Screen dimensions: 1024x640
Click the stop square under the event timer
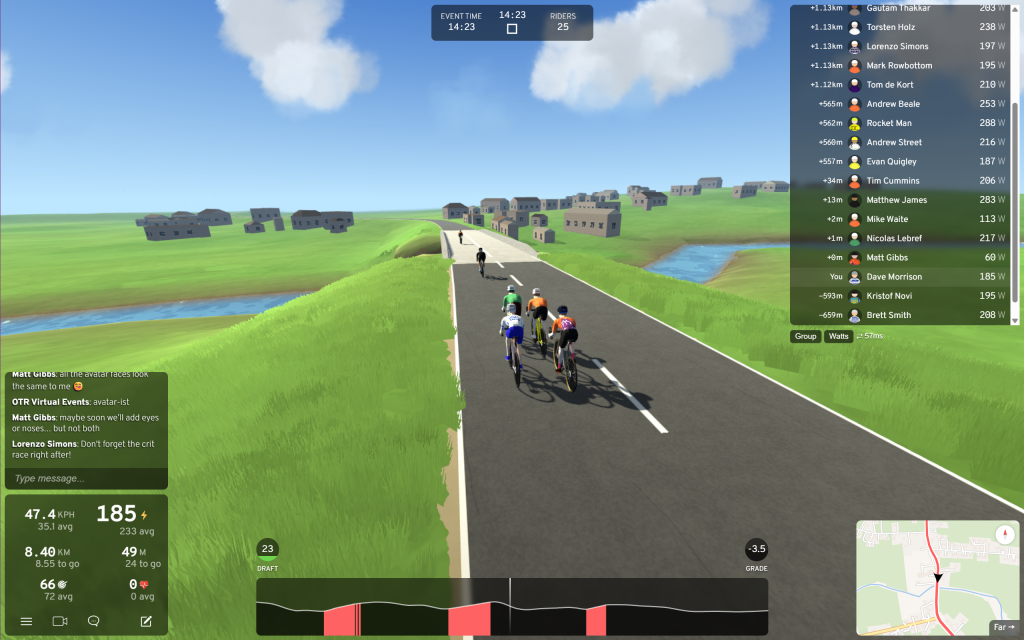coord(512,29)
